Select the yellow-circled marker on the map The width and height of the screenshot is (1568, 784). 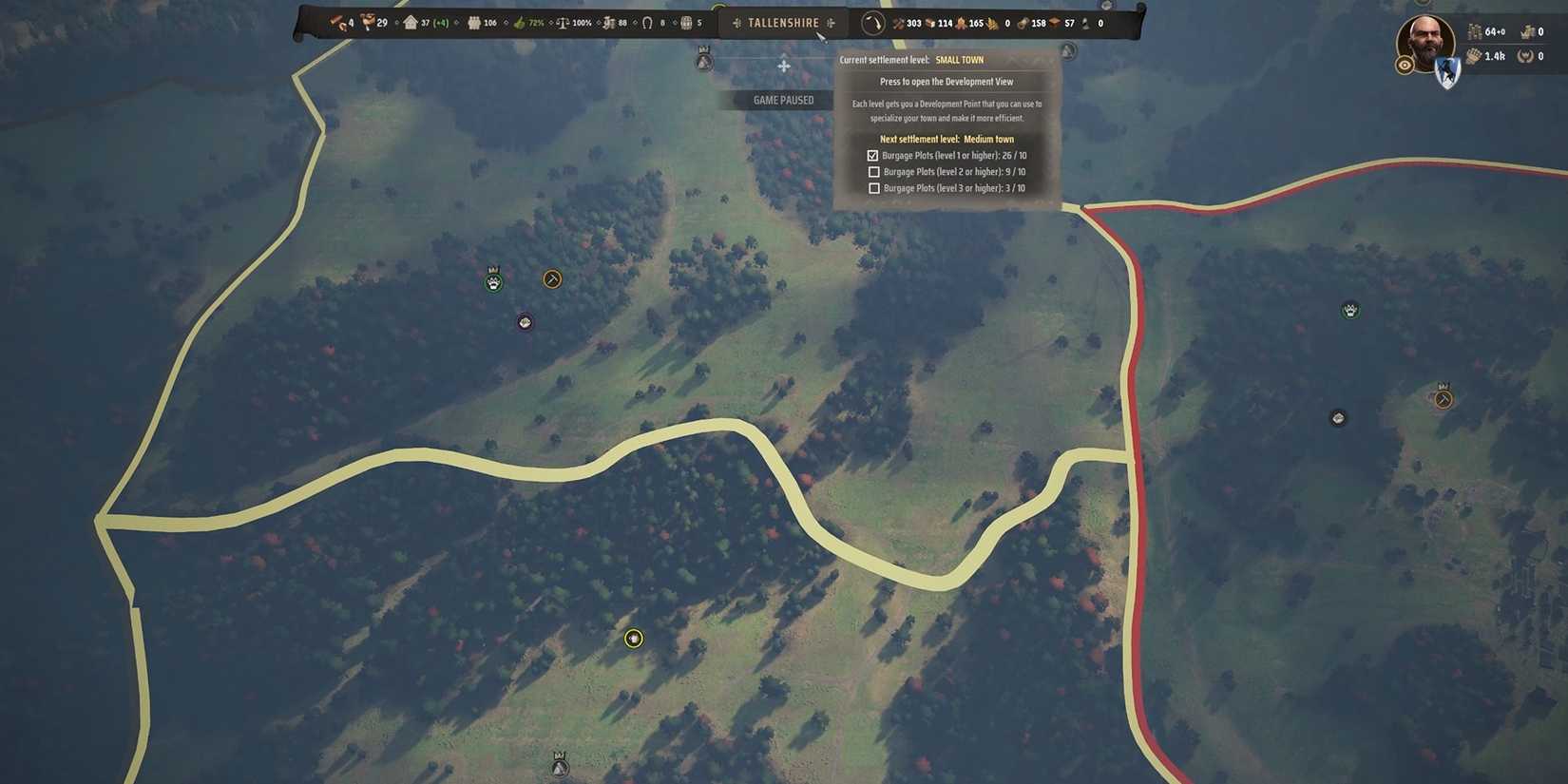[x=634, y=639]
